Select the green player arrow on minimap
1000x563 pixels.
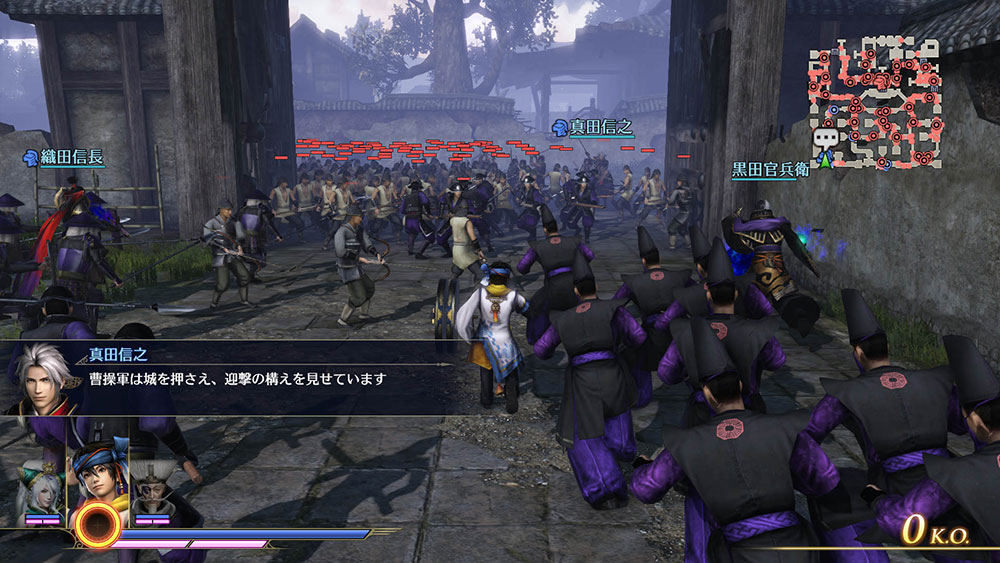[826, 158]
